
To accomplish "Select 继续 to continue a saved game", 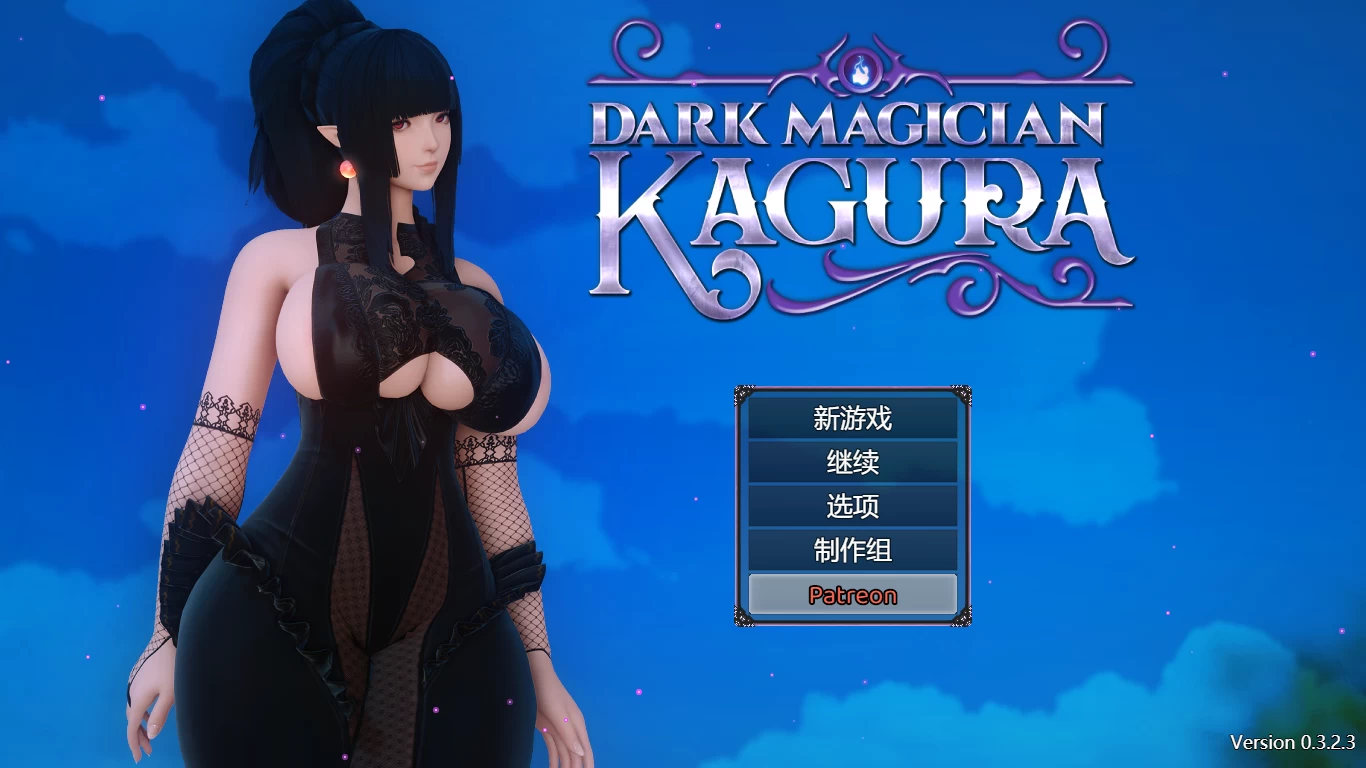I will click(x=850, y=463).
